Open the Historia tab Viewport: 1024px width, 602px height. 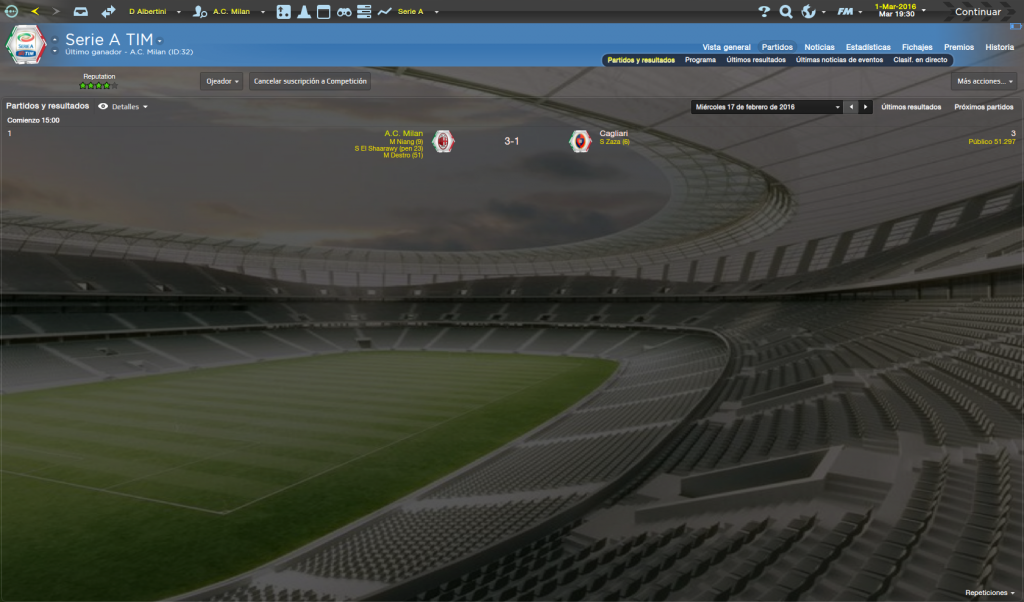pos(999,47)
